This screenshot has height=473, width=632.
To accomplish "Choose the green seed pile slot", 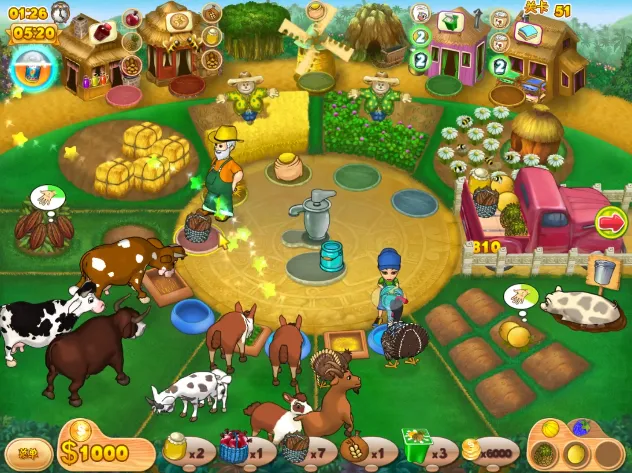I will (545, 453).
